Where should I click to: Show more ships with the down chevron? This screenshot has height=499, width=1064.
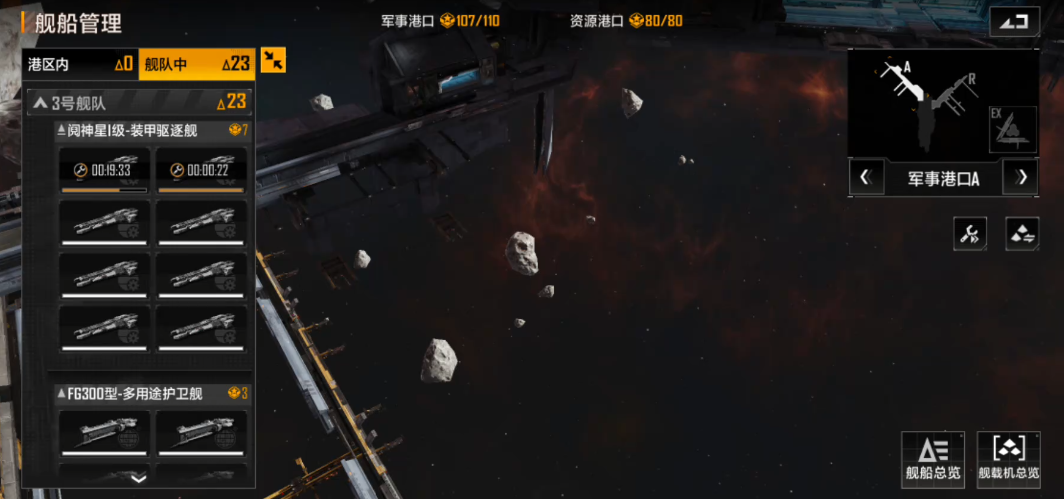coord(139,478)
